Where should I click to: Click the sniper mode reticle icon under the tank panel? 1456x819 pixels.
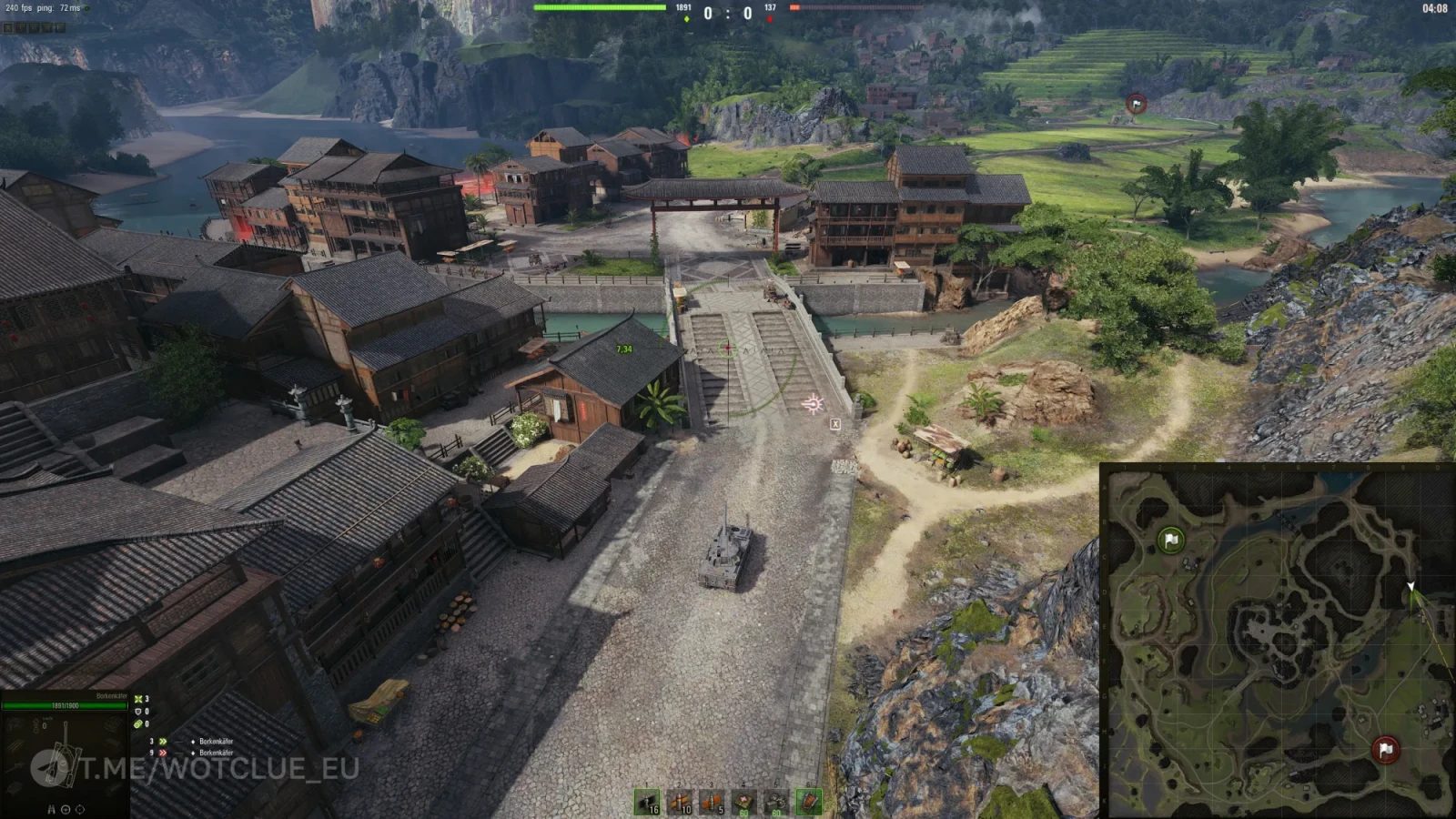[x=78, y=810]
